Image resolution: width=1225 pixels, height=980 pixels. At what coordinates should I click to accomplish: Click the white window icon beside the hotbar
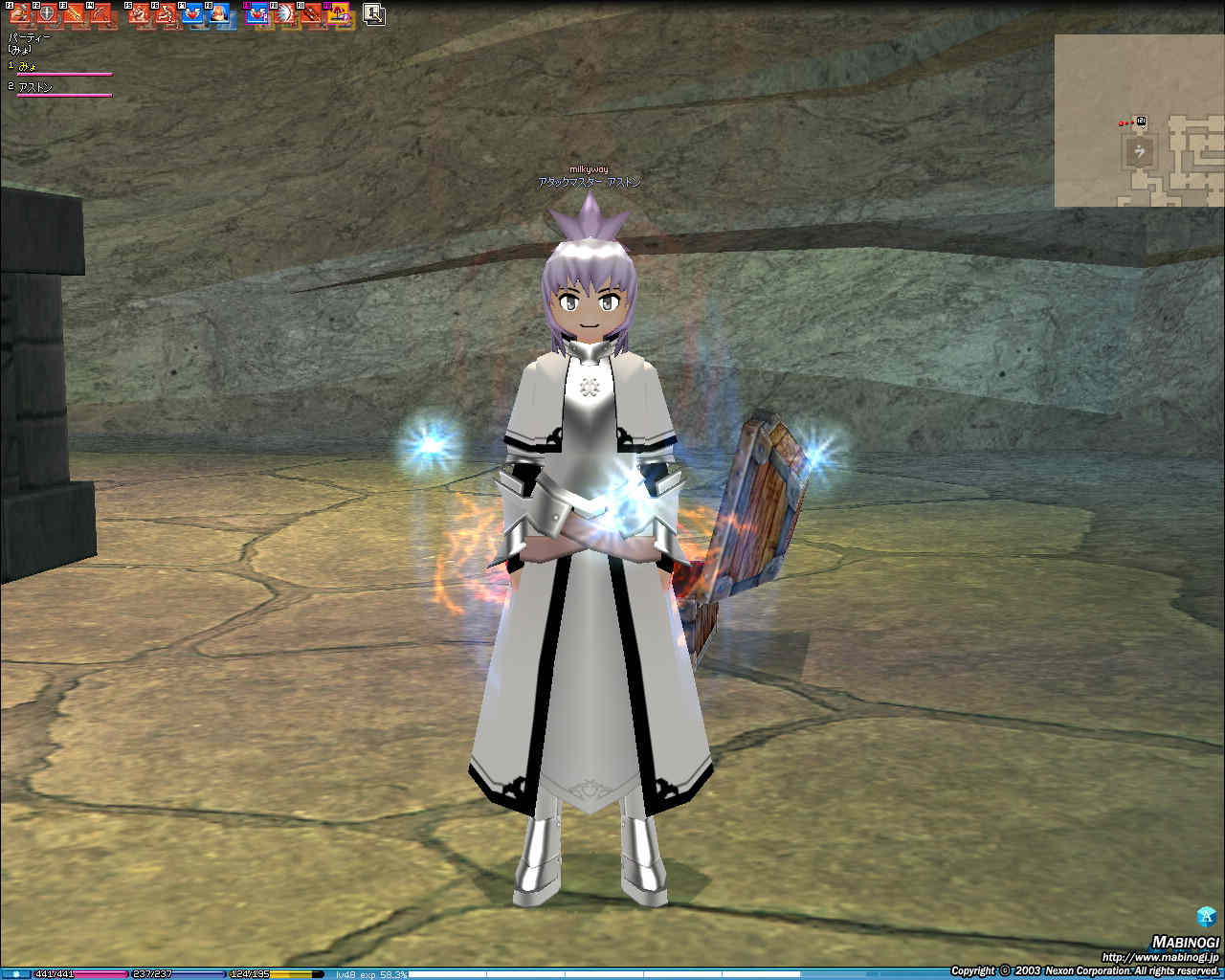[x=374, y=14]
